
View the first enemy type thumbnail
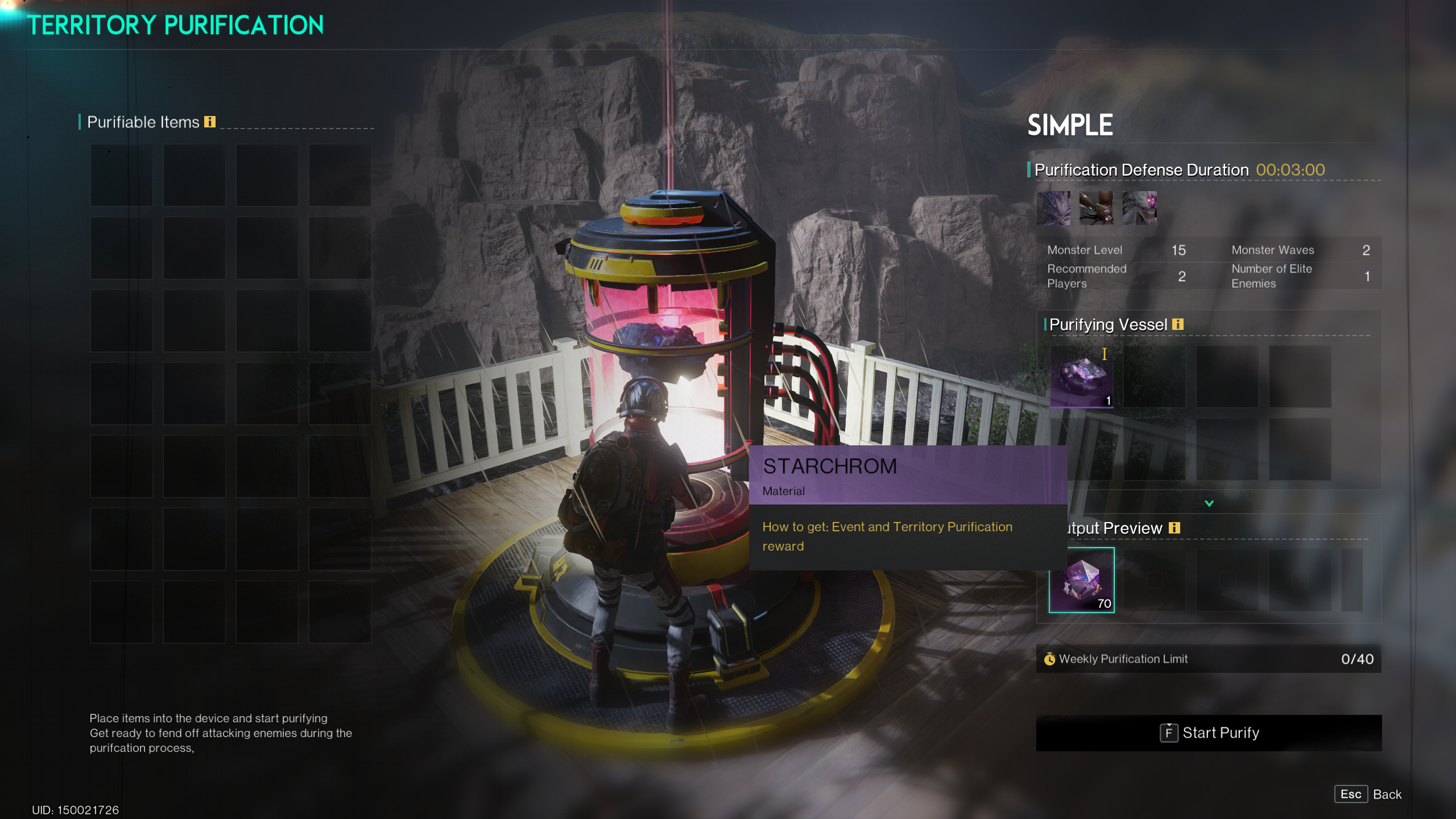pos(1053,208)
